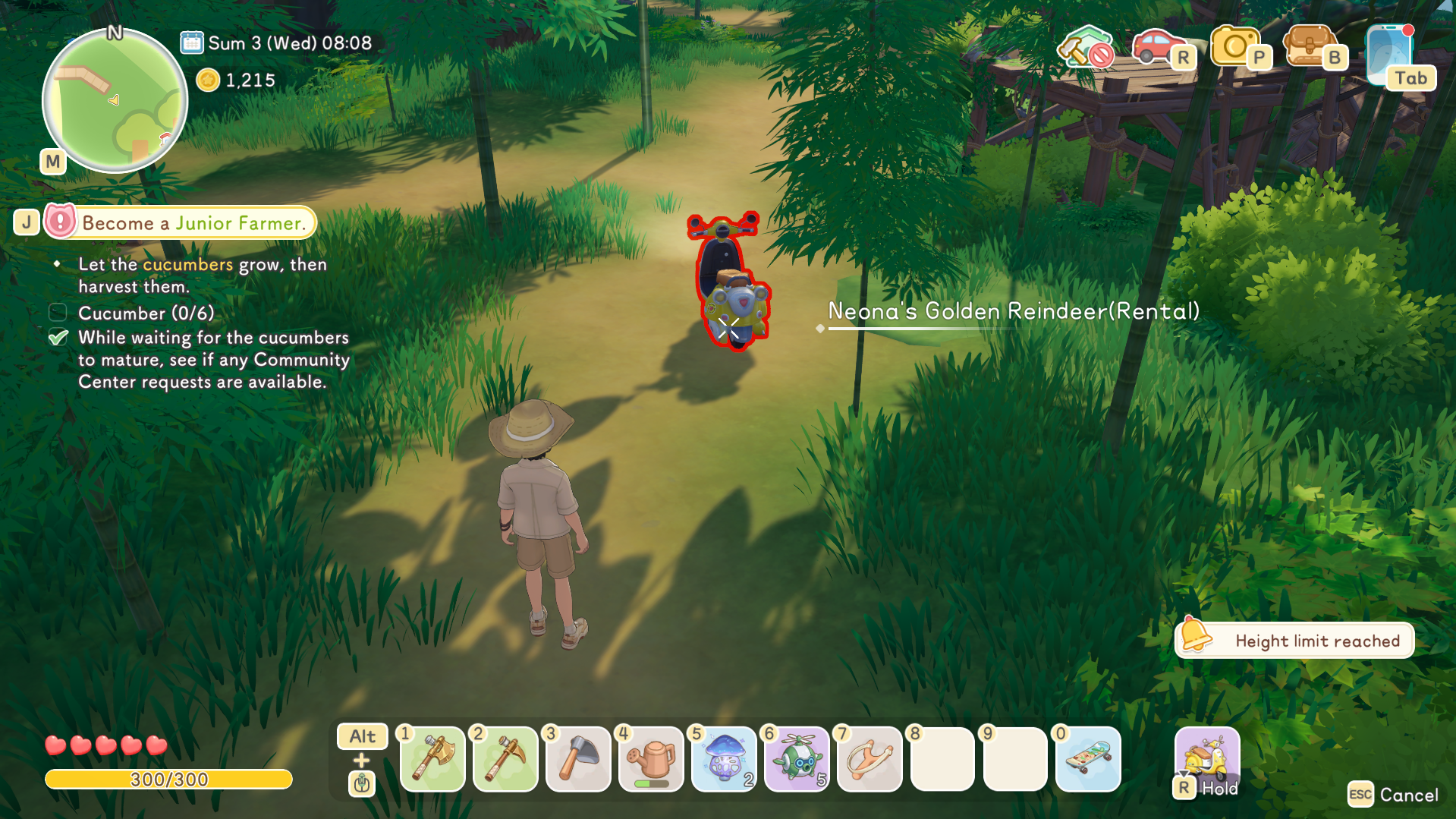Select the watering can slot
Screen dimensions: 1456x819
click(x=651, y=758)
